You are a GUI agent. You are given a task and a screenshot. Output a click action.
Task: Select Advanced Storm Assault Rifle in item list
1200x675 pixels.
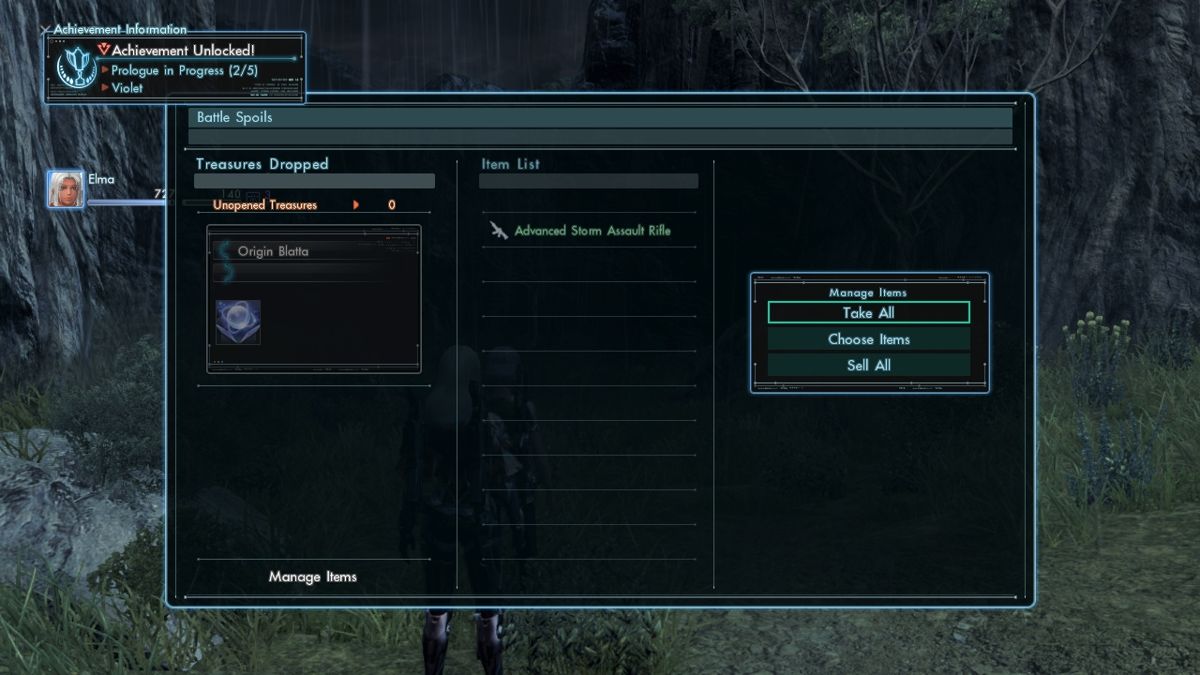pyautogui.click(x=592, y=231)
